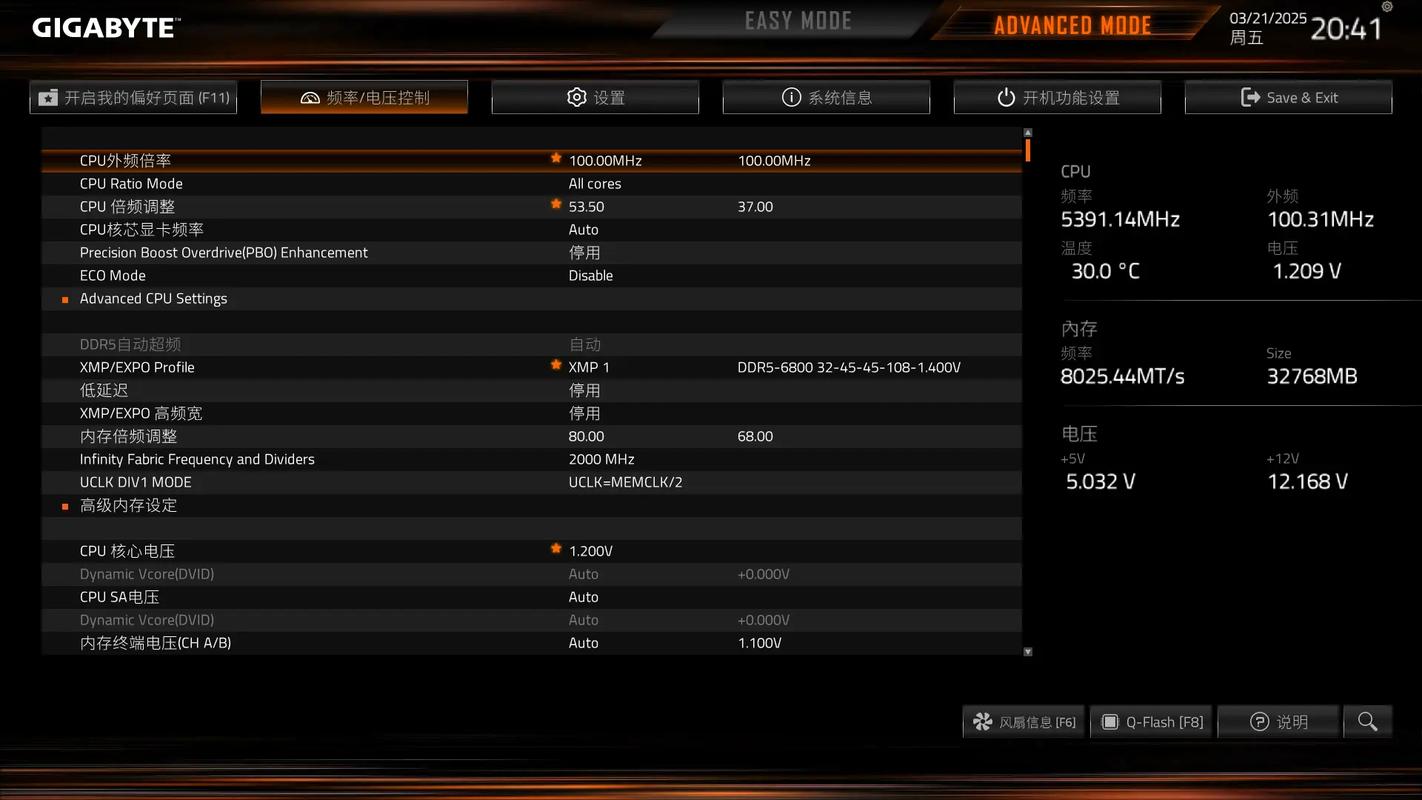Select the CPU 核心电压 voltage row
Image resolution: width=1422 pixels, height=800 pixels.
127,551
